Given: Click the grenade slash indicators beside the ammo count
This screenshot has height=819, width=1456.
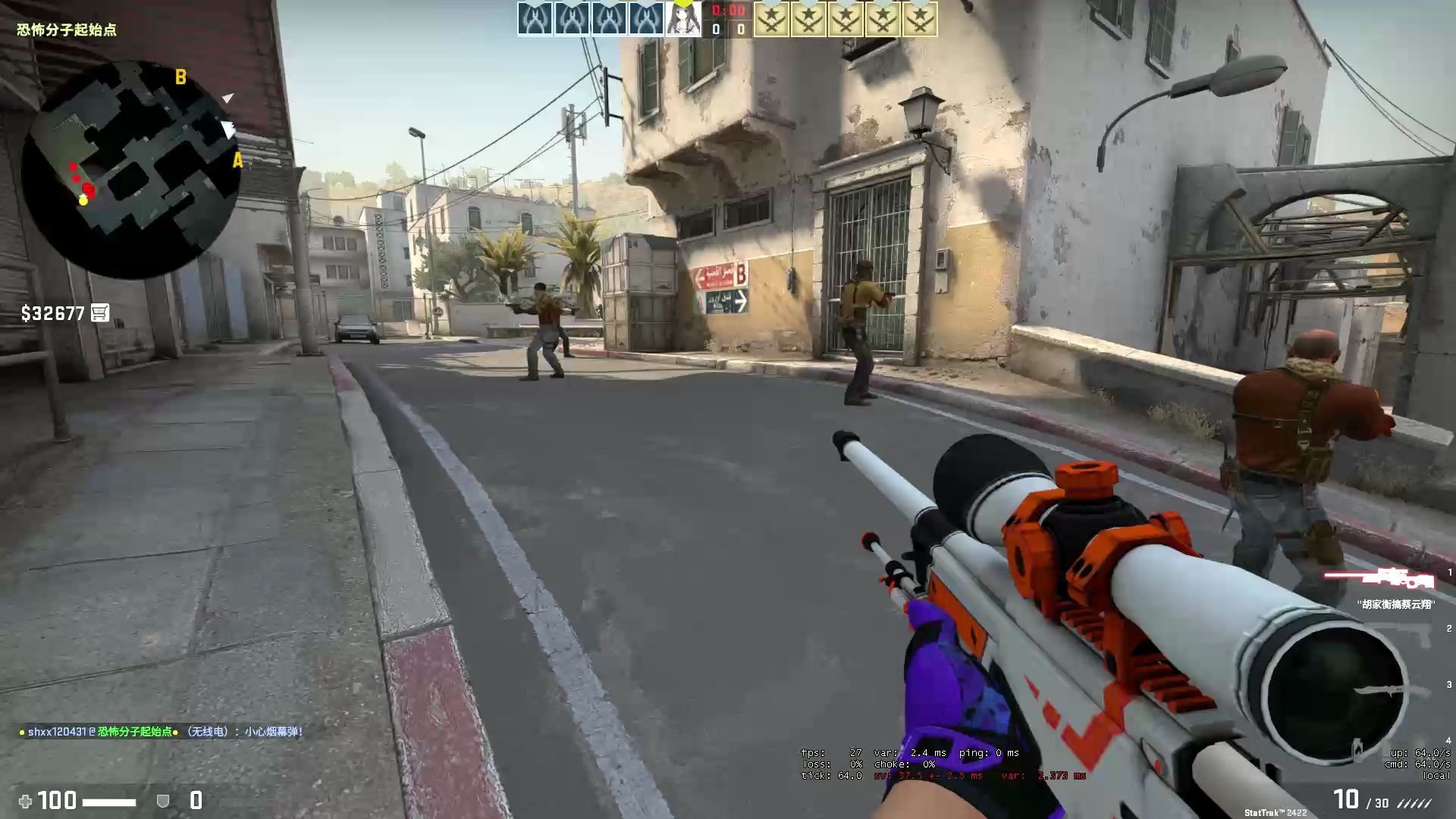Looking at the screenshot, I should pyautogui.click(x=1412, y=805).
